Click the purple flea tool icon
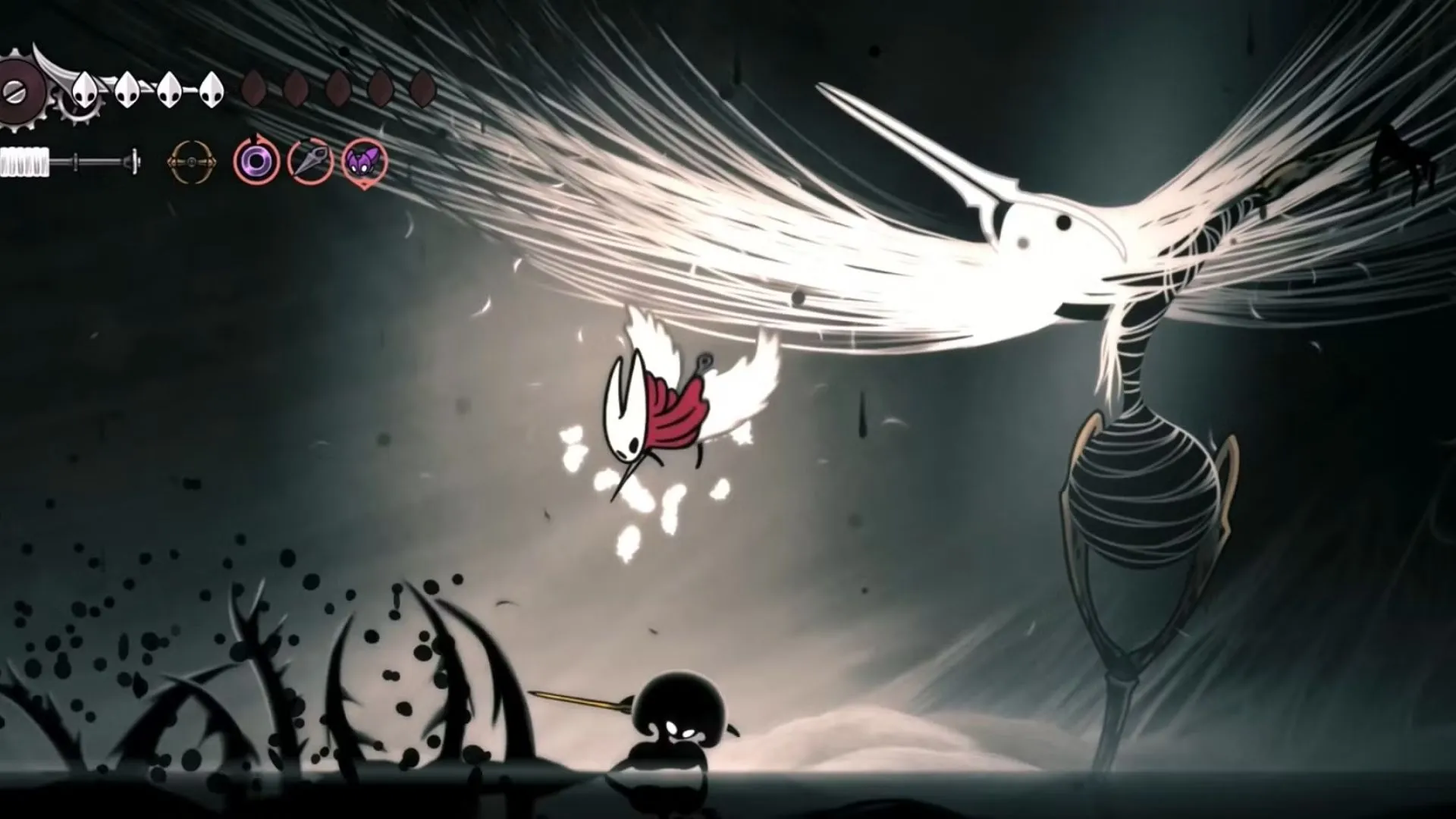This screenshot has width=1456, height=819. pos(364,161)
